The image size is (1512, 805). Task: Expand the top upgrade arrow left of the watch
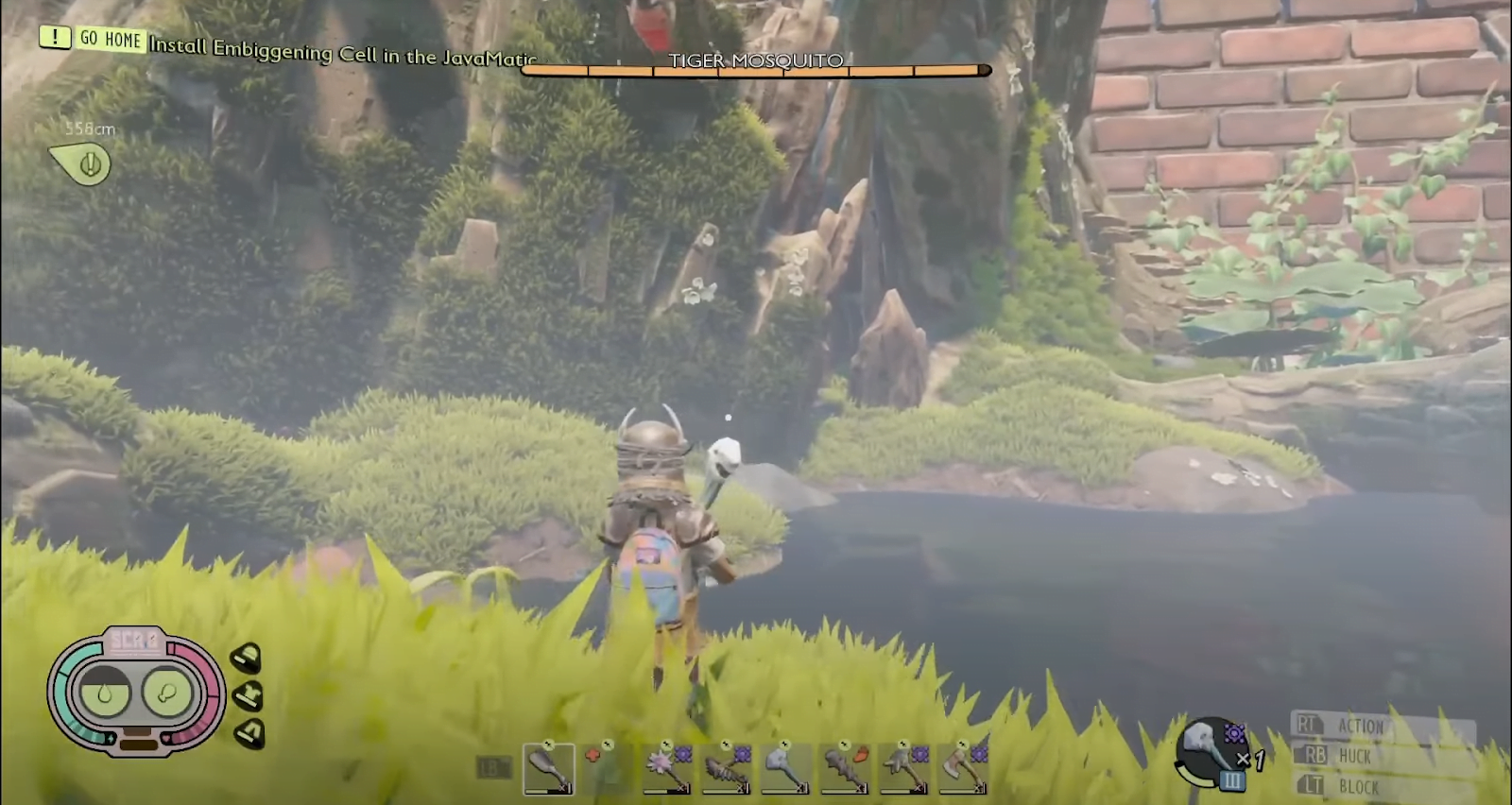click(x=248, y=656)
